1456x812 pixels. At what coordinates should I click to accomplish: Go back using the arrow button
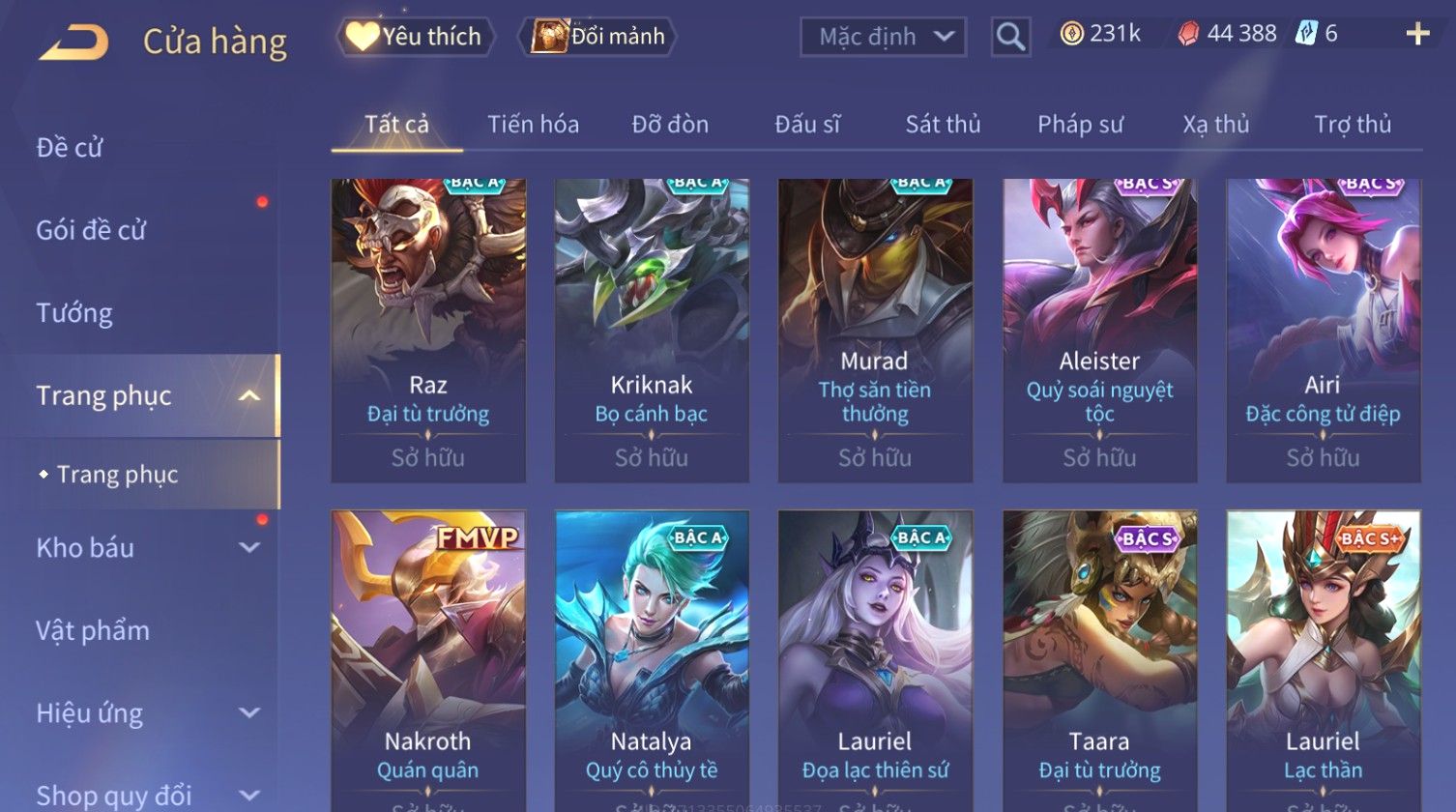[73, 43]
